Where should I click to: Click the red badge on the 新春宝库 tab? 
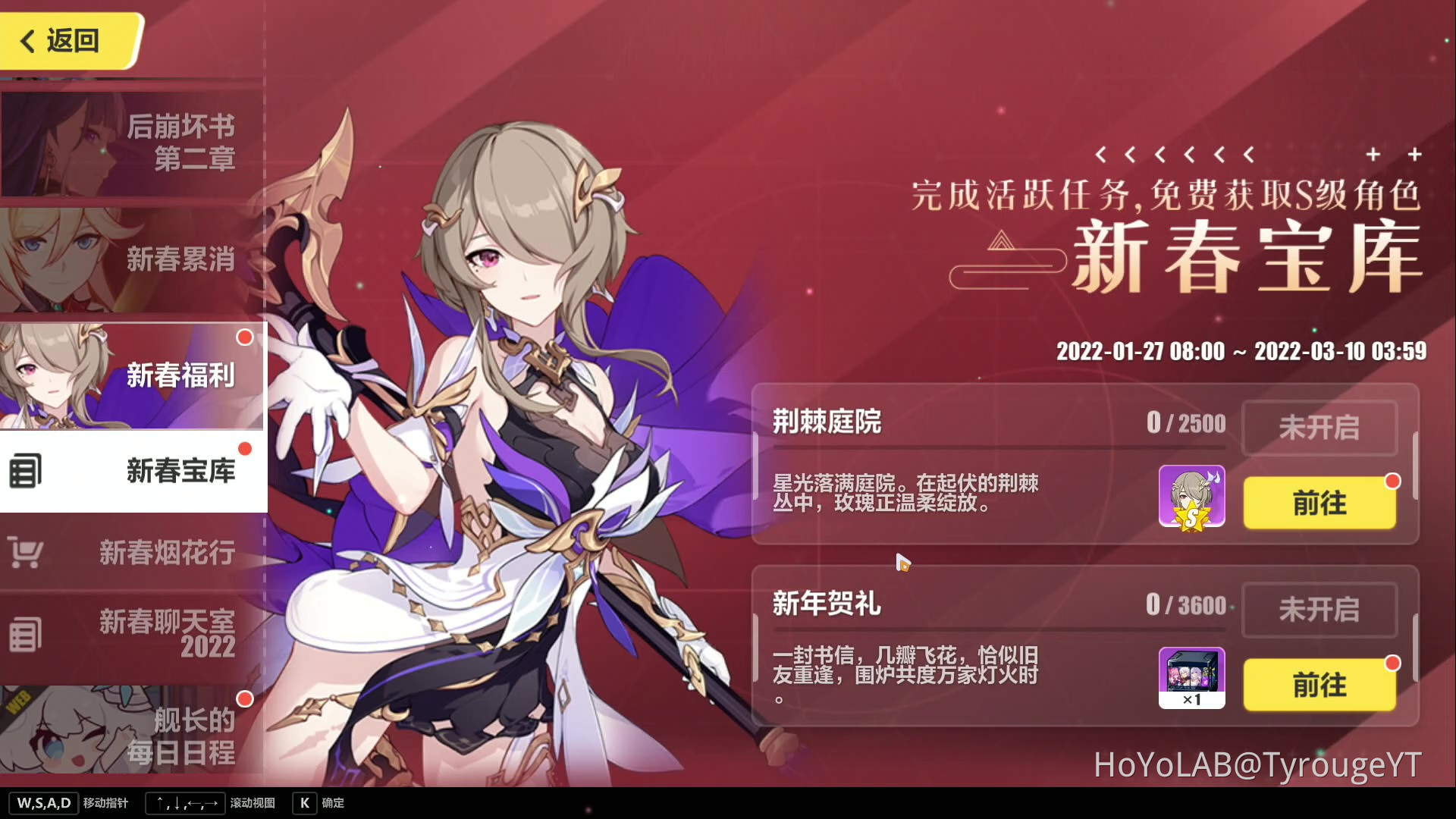pos(244,449)
